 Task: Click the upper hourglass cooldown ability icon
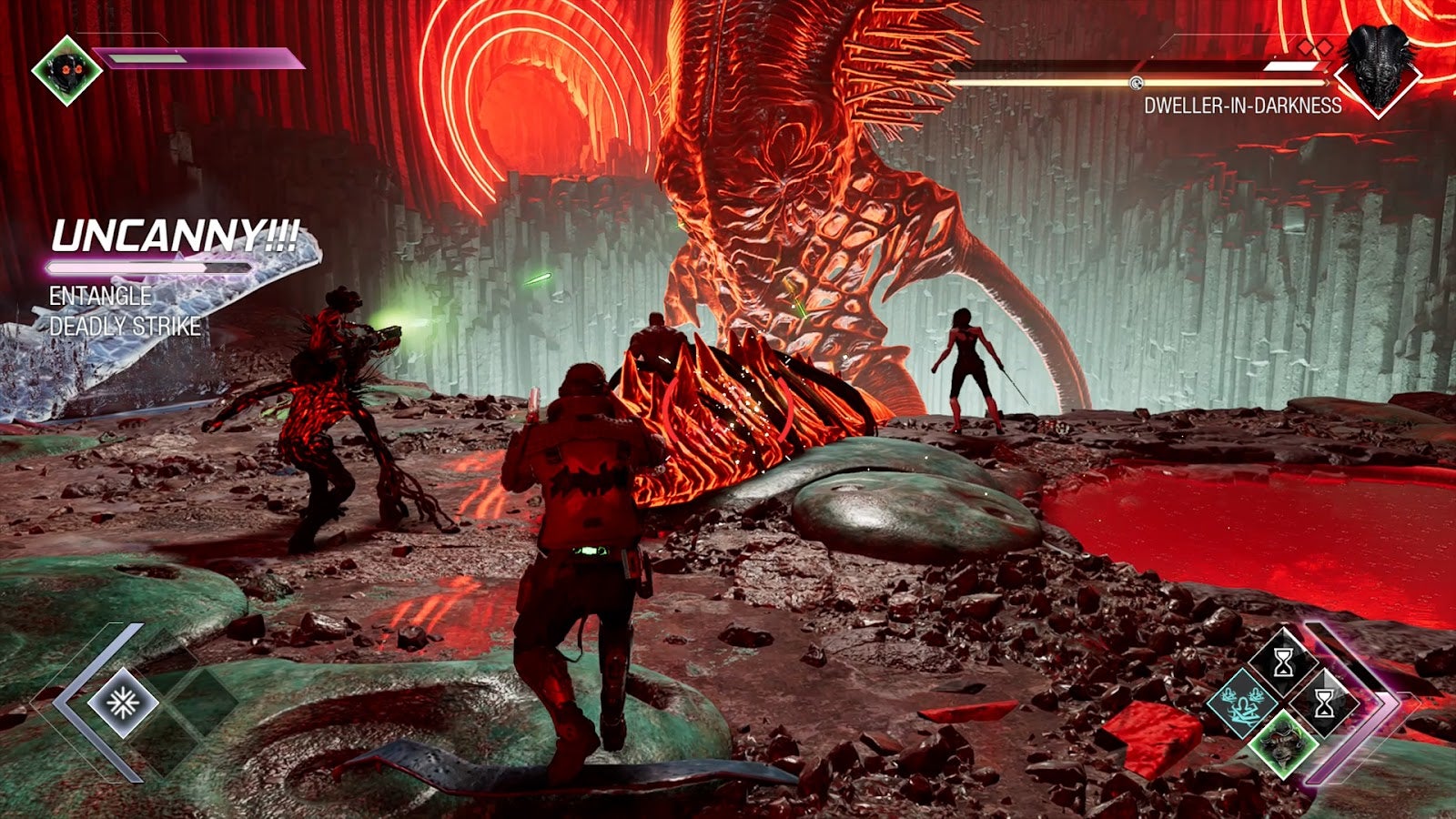pos(1284,662)
